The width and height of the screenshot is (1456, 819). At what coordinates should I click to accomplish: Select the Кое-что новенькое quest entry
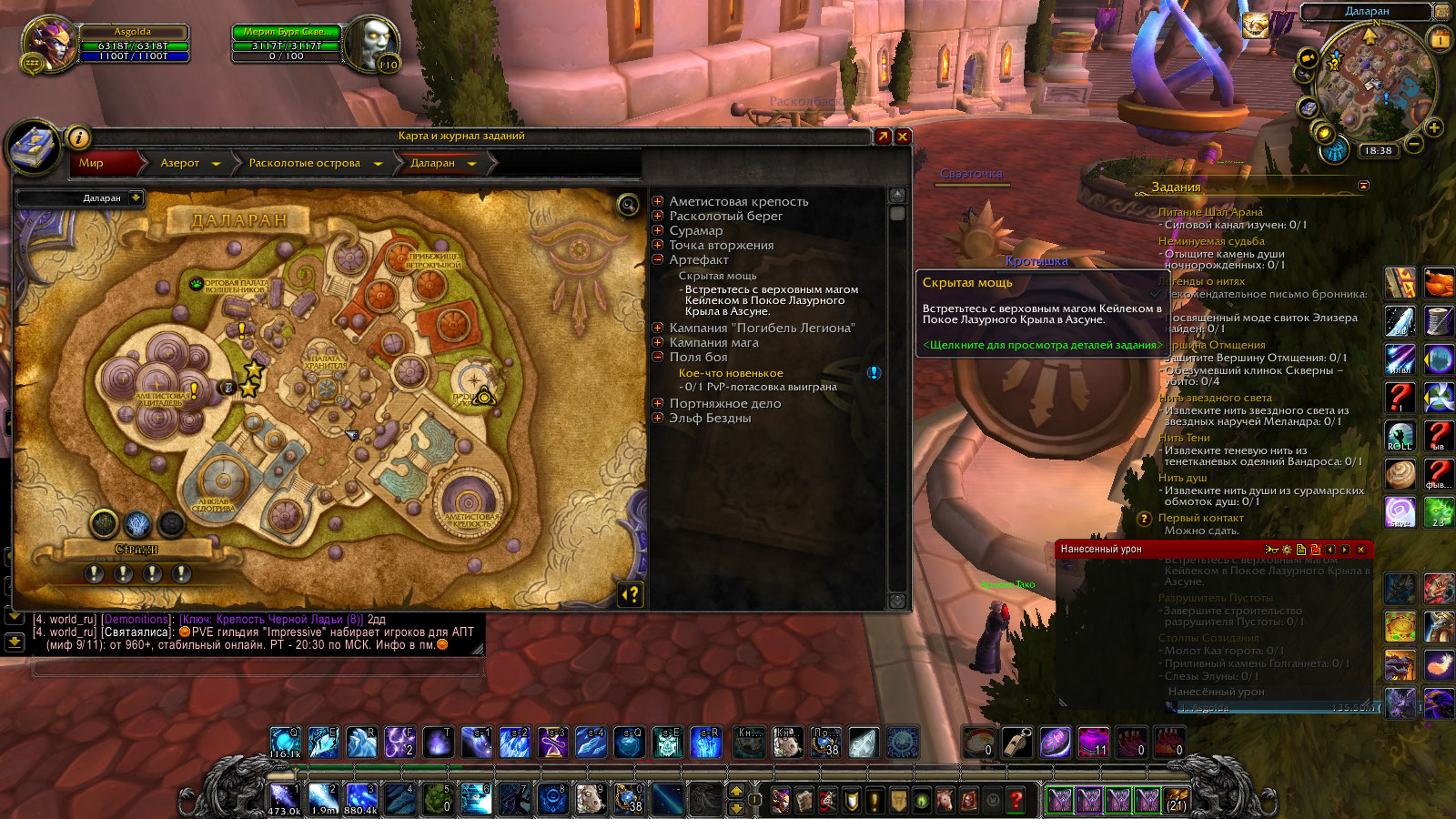730,373
